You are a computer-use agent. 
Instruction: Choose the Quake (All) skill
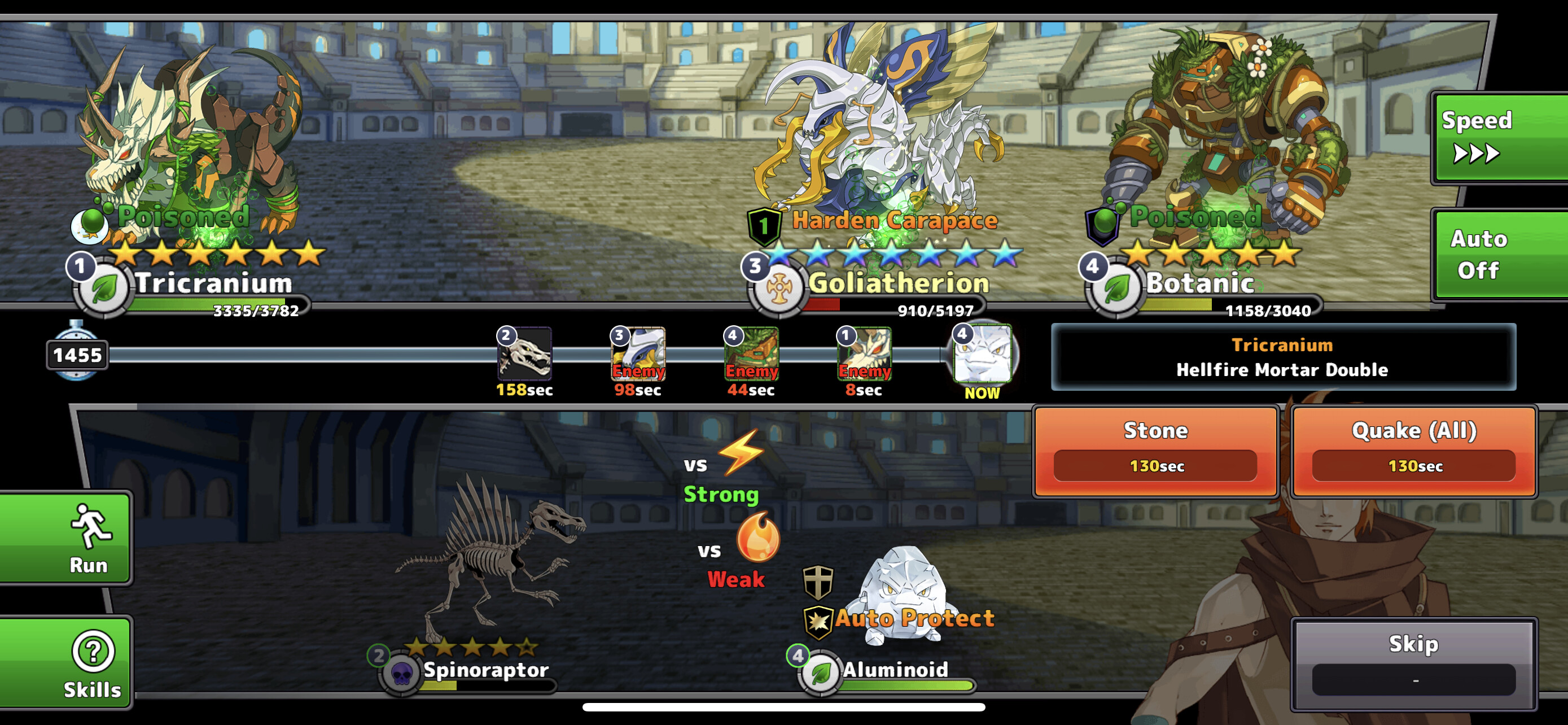[x=1413, y=451]
